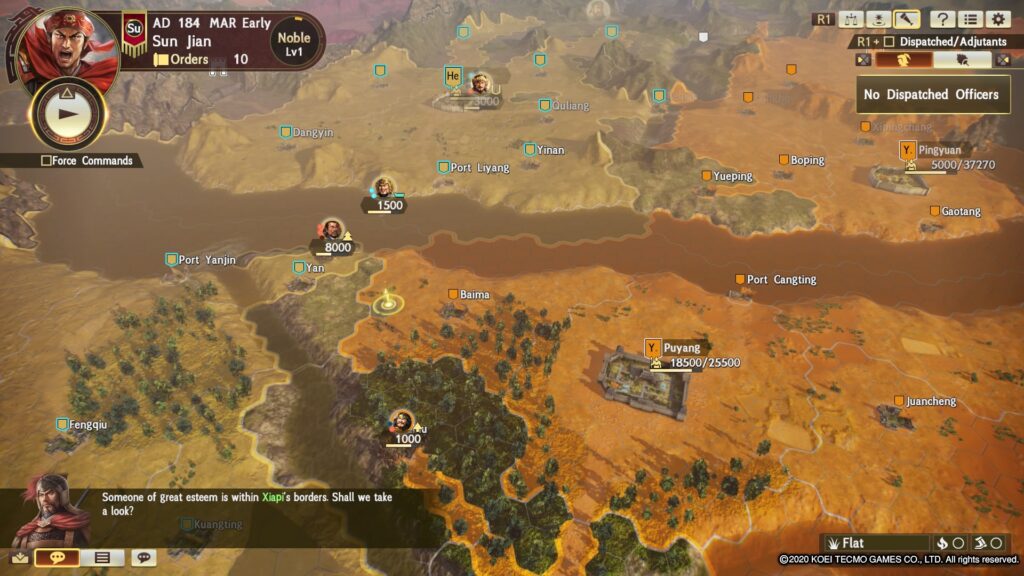Viewport: 1024px width, 576px height.
Task: Open the question mark help button
Action: tap(942, 19)
